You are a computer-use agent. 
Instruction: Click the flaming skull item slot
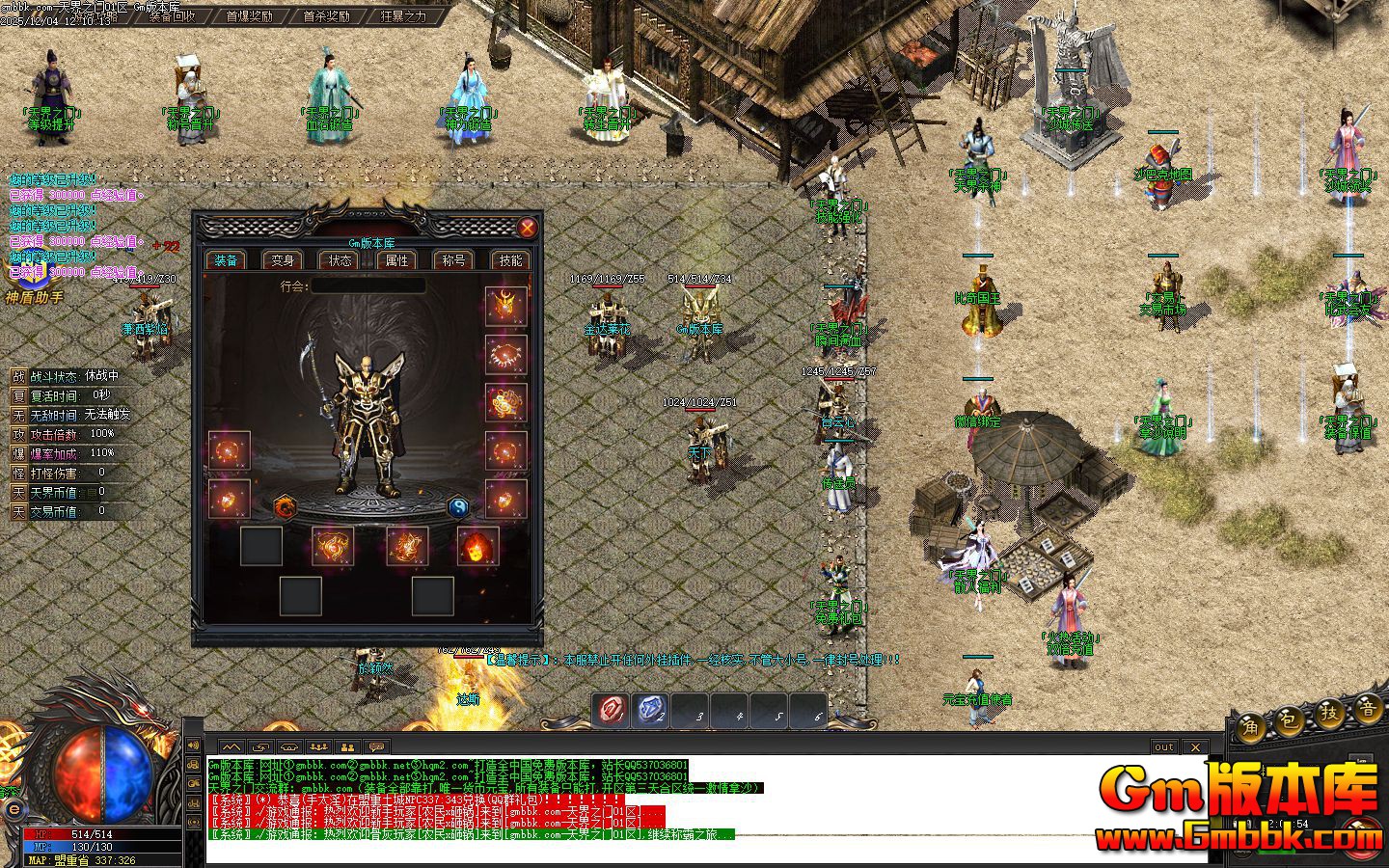(x=477, y=547)
